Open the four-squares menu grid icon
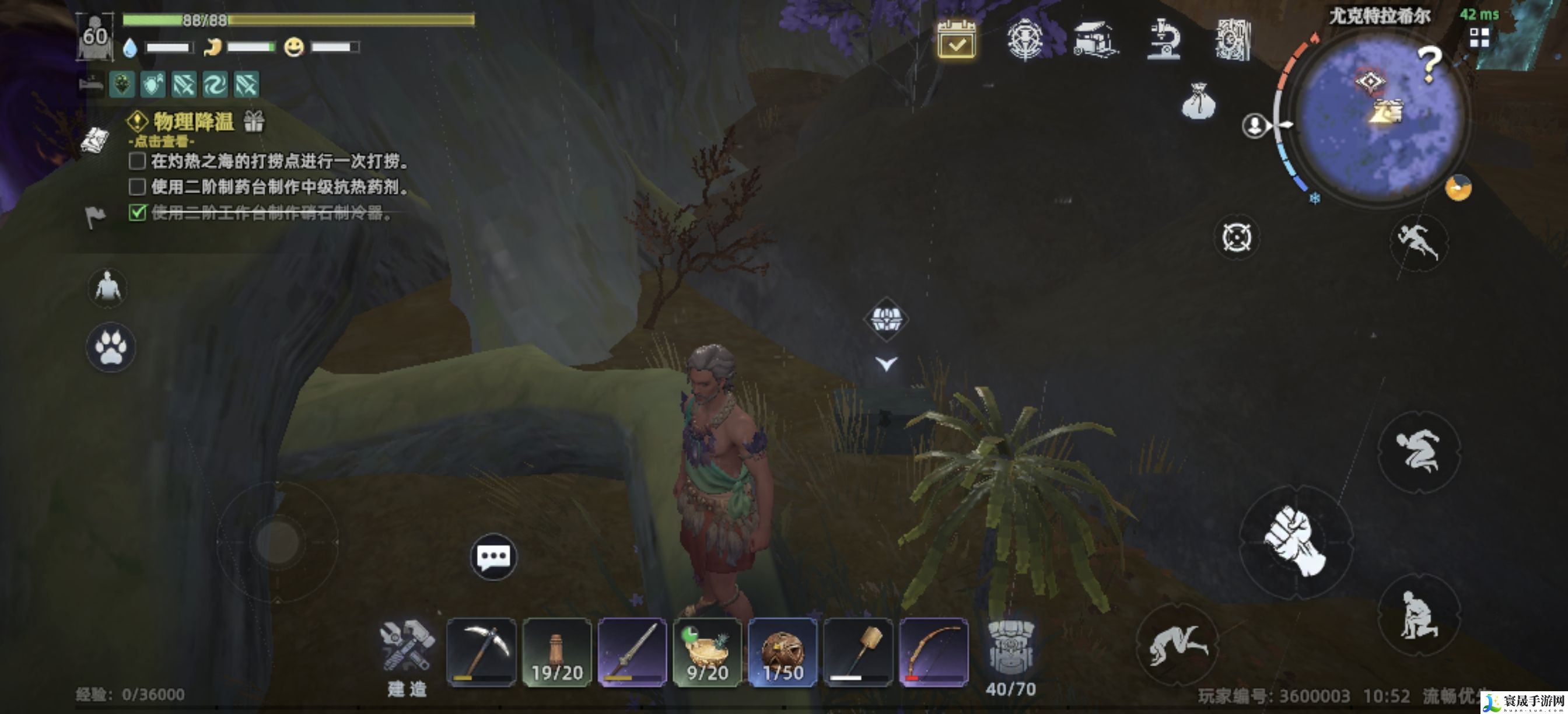 tap(1479, 38)
